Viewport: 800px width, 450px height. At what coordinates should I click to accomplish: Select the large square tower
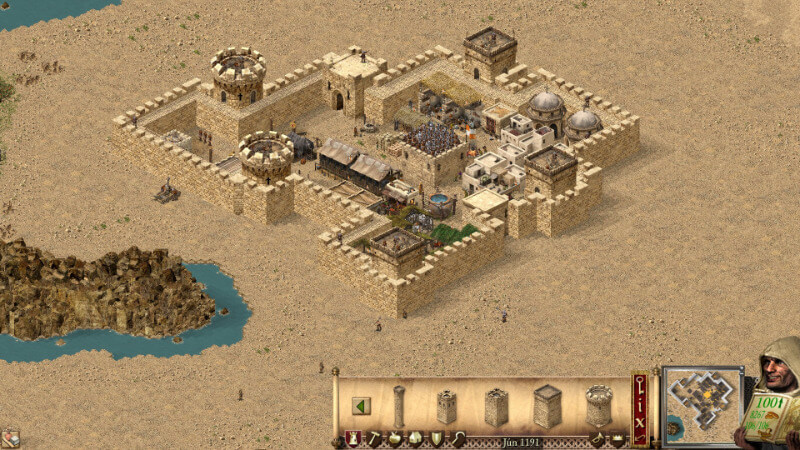[x=547, y=406]
